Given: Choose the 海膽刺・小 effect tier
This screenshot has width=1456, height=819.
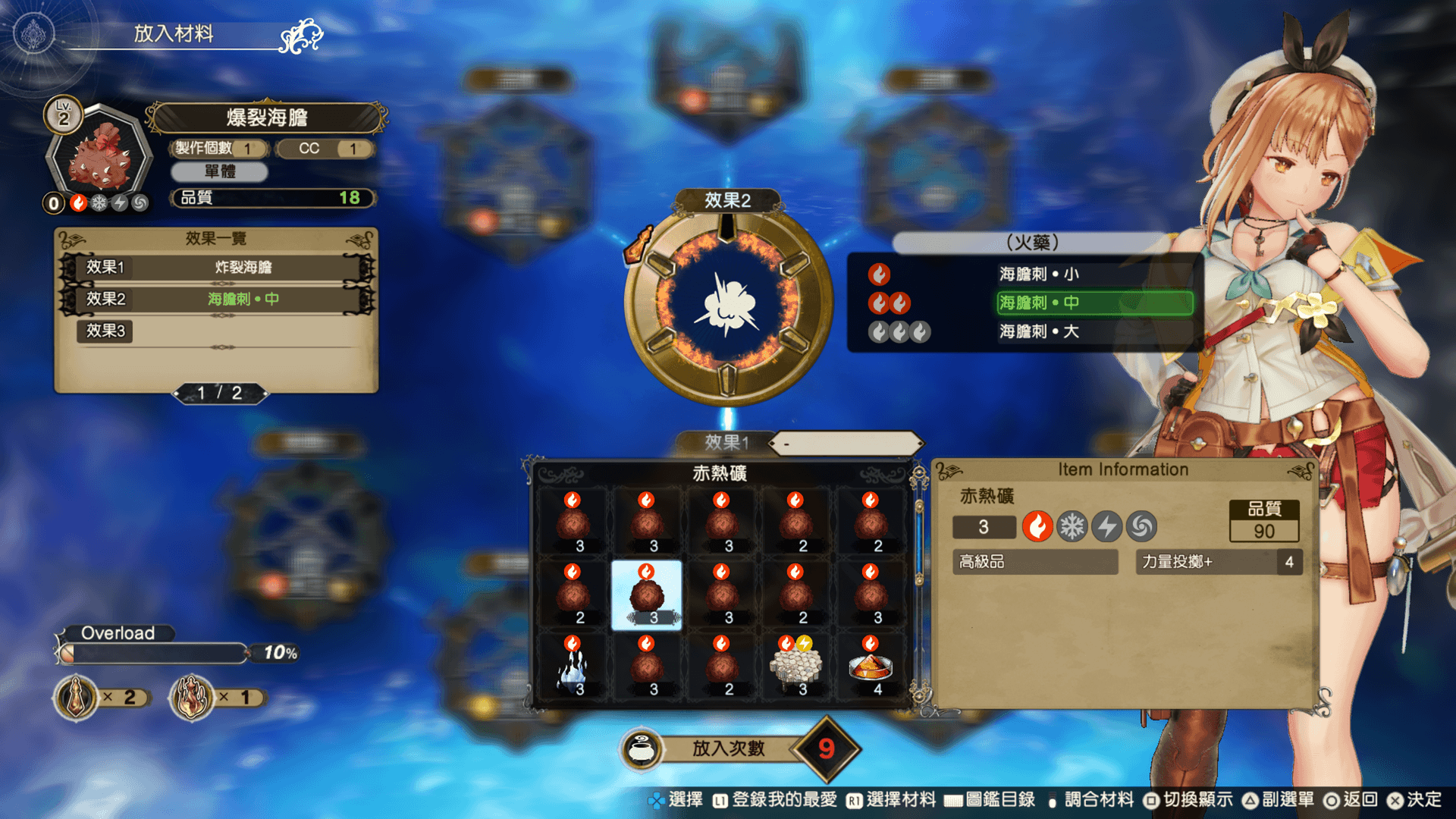Looking at the screenshot, I should click(x=1039, y=274).
